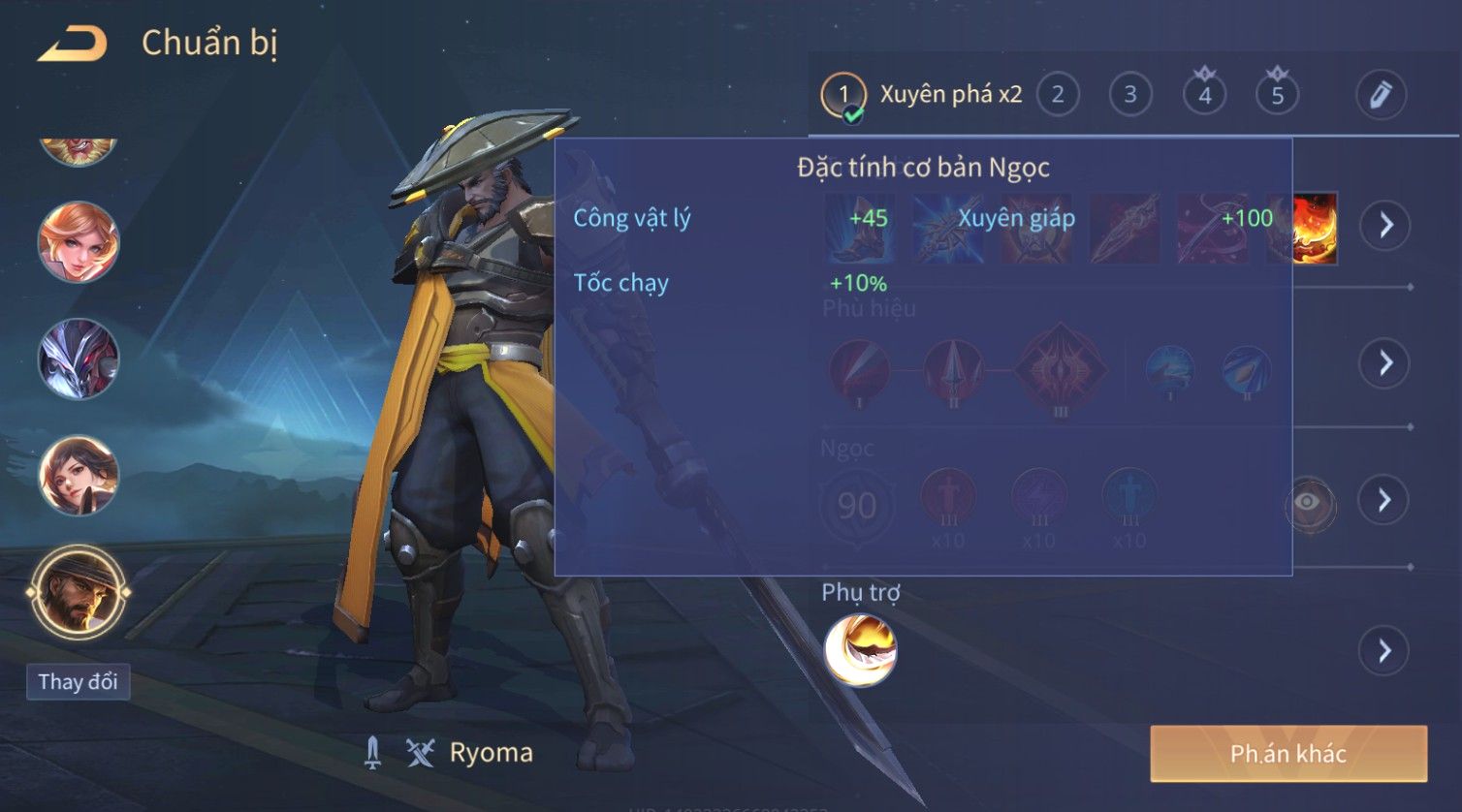Open locked loadout preset 5
This screenshot has width=1462, height=812.
click(1277, 95)
